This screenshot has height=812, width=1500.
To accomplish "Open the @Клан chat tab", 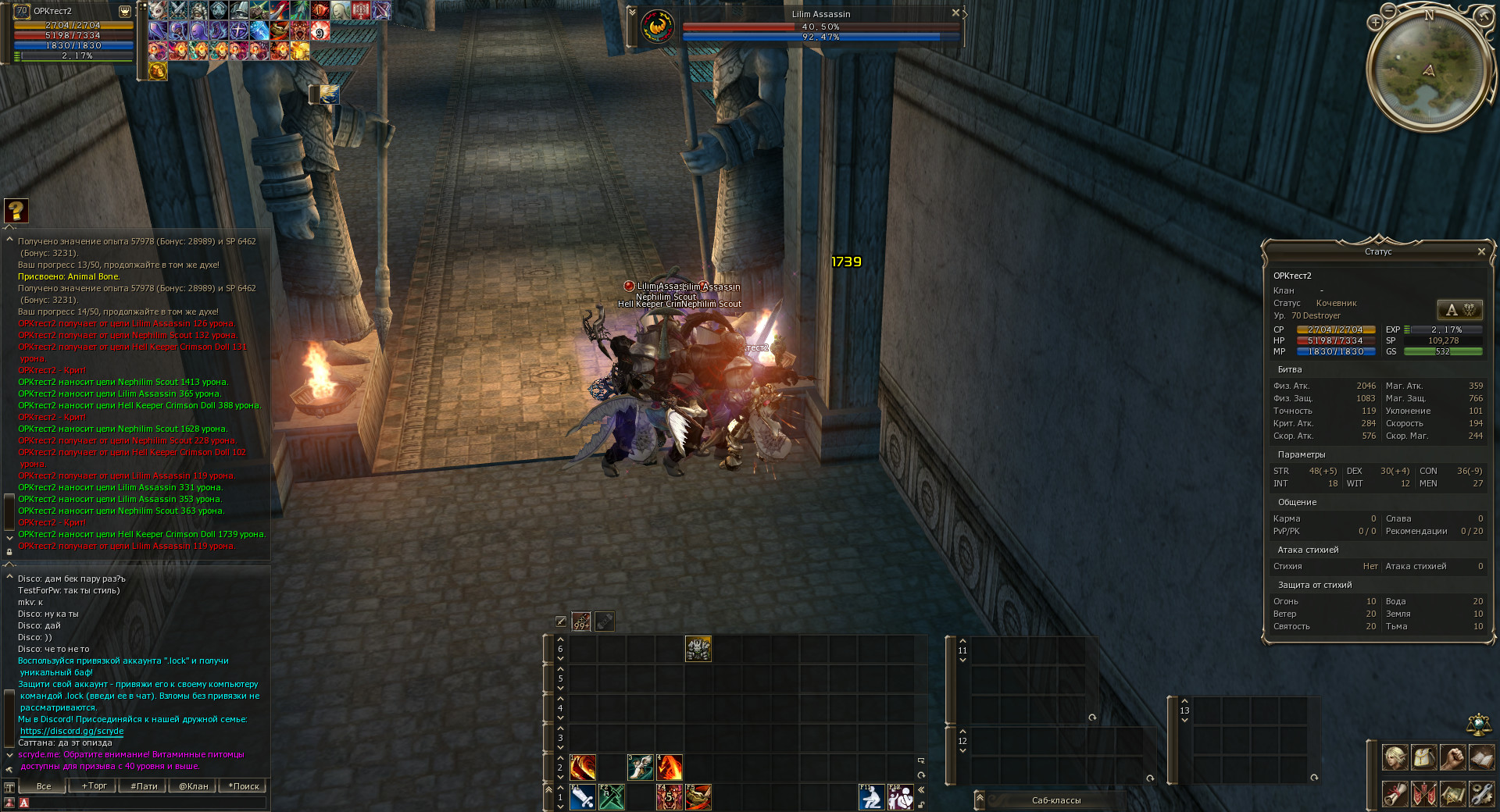I will [x=193, y=786].
